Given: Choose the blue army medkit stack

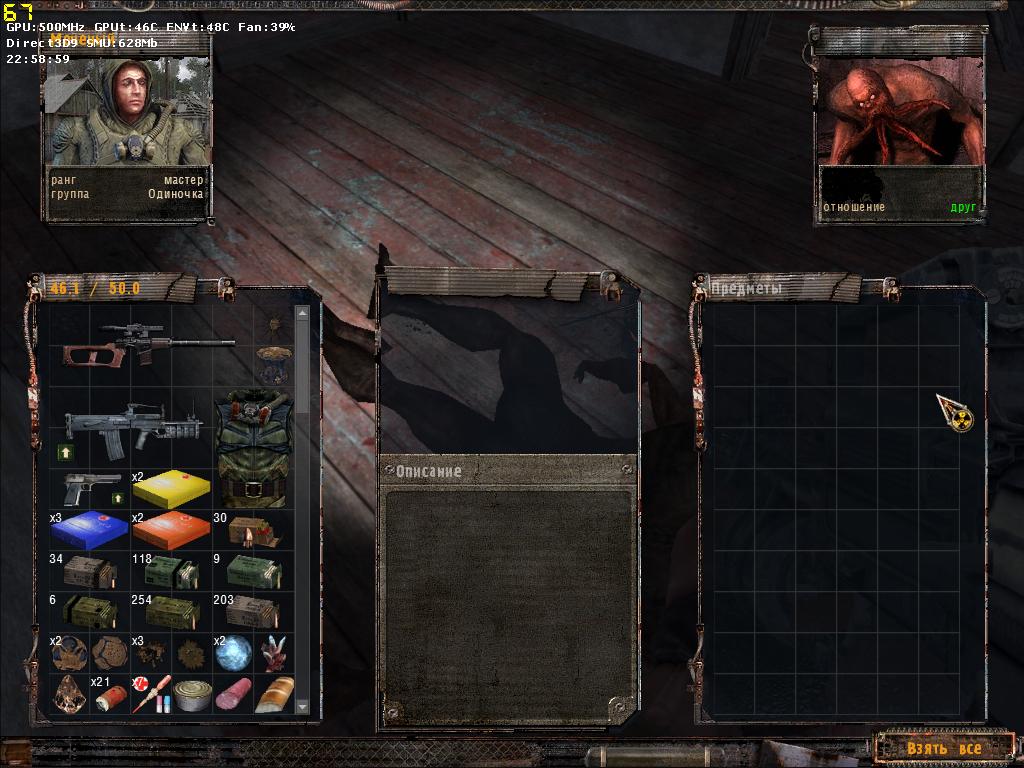Looking at the screenshot, I should coord(89,530).
